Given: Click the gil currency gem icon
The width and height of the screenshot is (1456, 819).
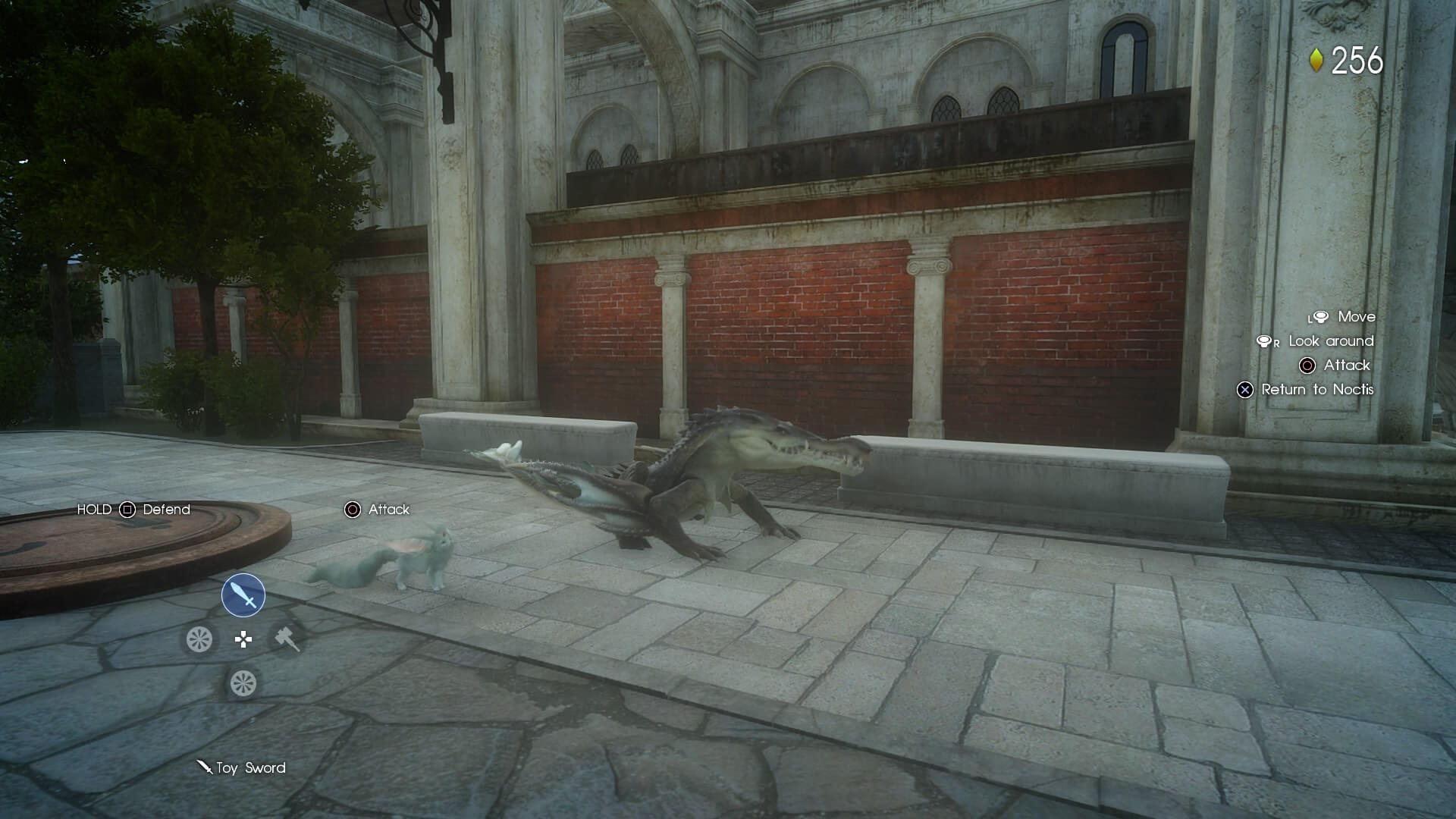Looking at the screenshot, I should (1316, 58).
